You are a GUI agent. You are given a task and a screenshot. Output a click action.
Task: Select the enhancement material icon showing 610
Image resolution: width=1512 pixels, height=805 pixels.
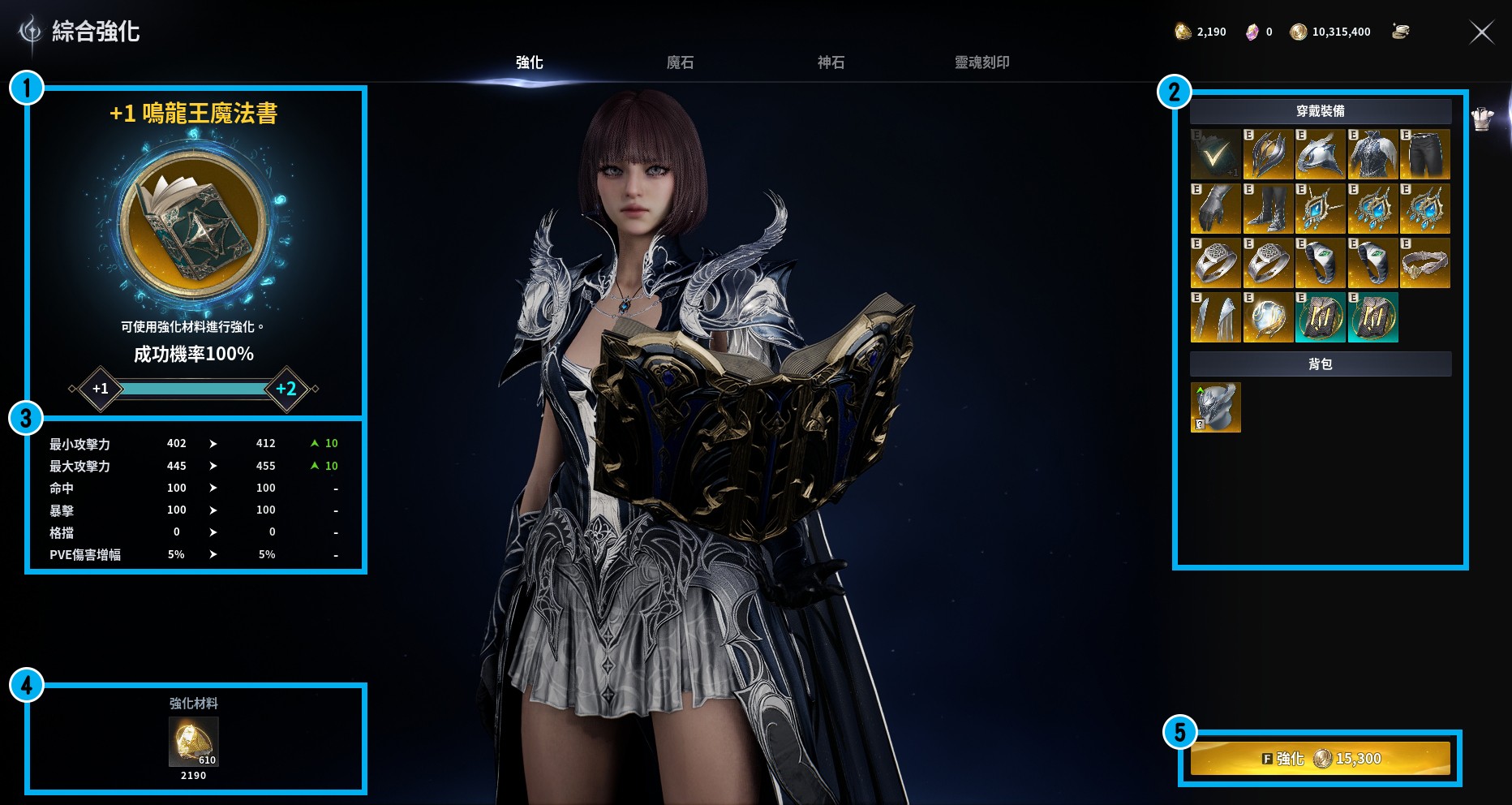click(x=192, y=741)
